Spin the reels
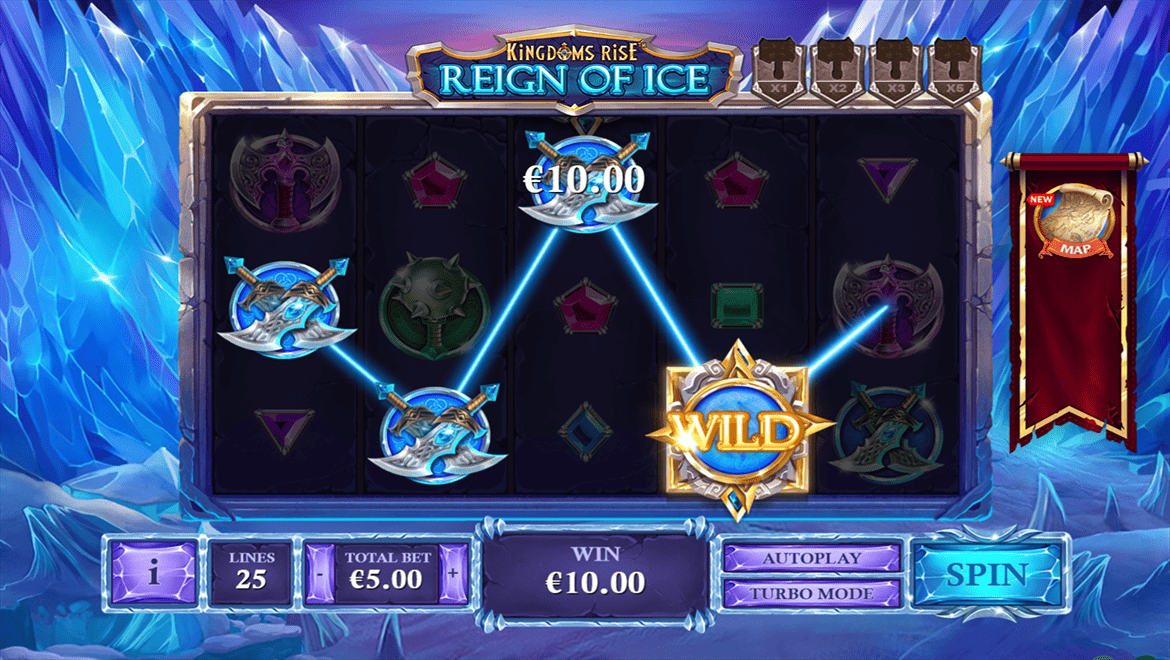1170x660 pixels. [x=987, y=574]
